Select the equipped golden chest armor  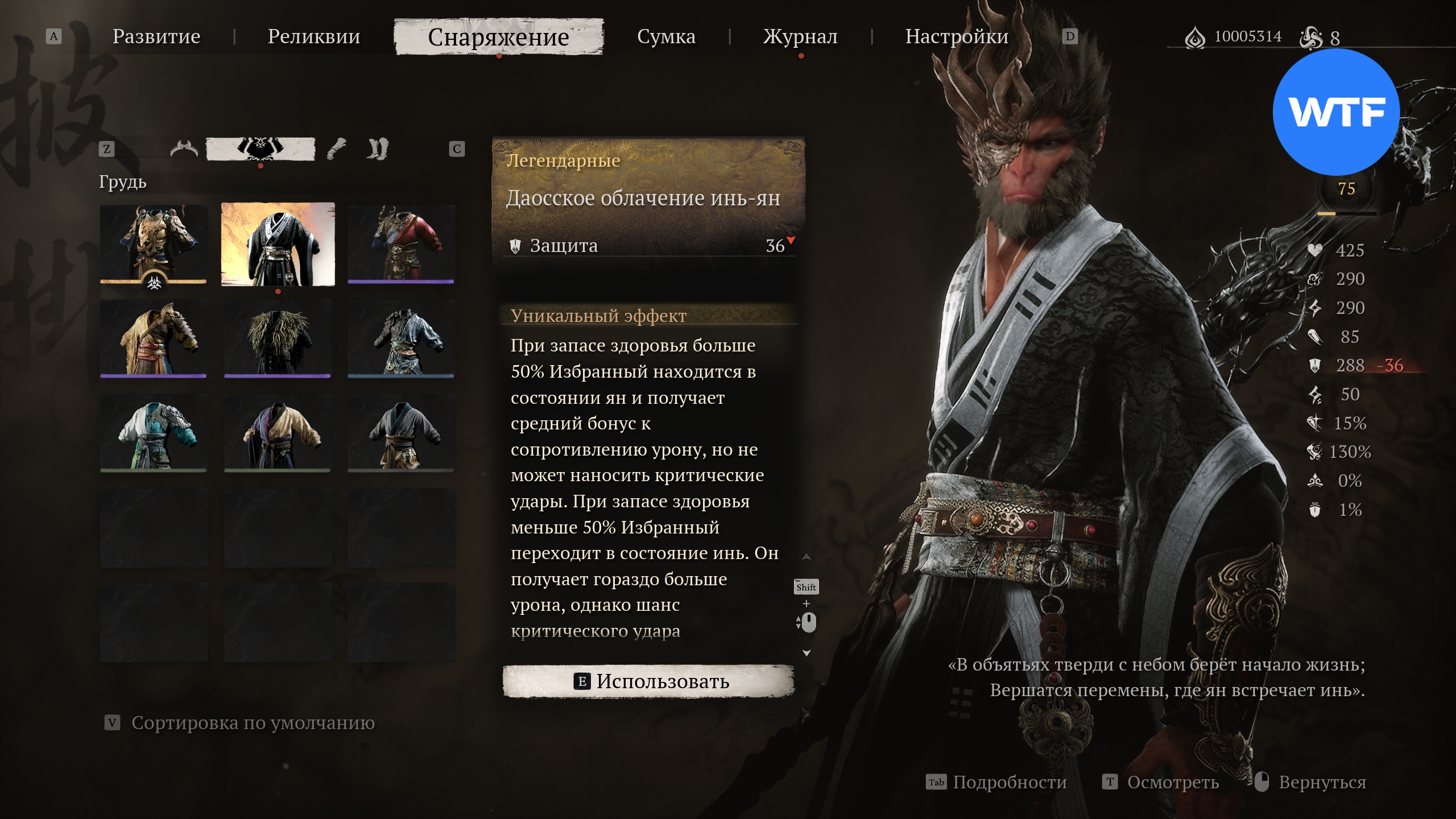[x=154, y=243]
